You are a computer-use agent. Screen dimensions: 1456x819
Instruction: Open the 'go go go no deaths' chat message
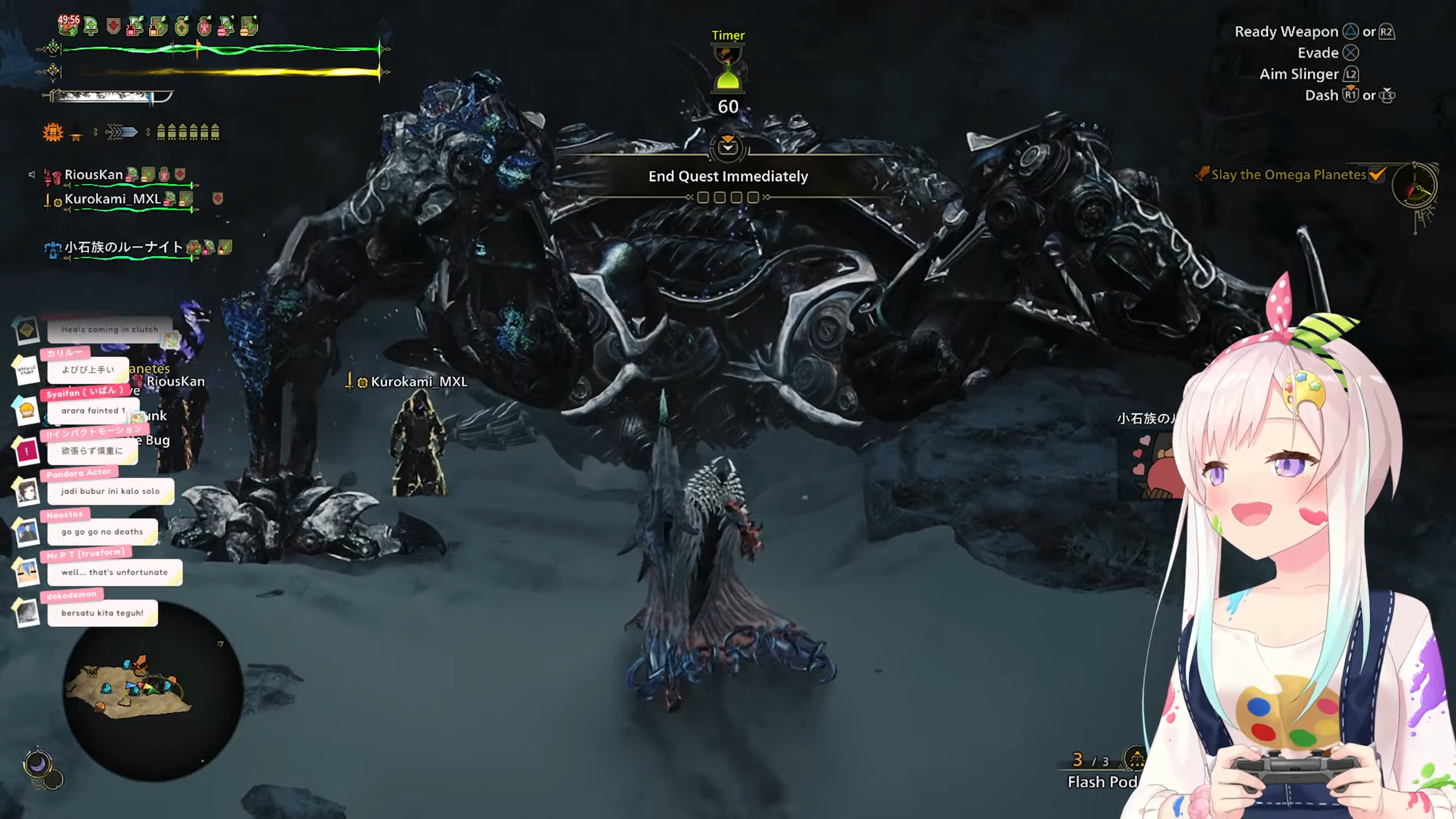pyautogui.click(x=102, y=532)
